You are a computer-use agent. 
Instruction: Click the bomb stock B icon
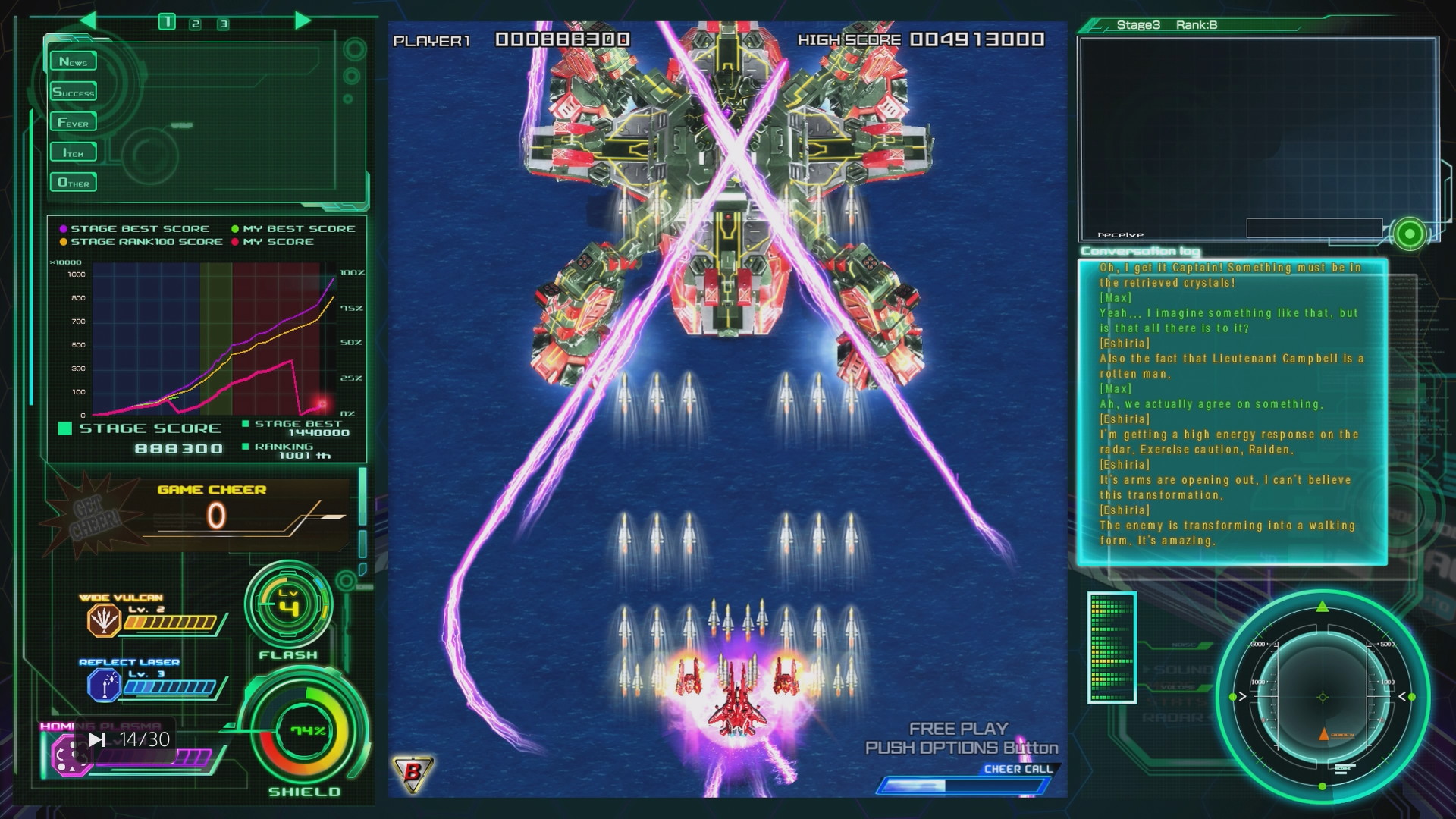click(413, 773)
